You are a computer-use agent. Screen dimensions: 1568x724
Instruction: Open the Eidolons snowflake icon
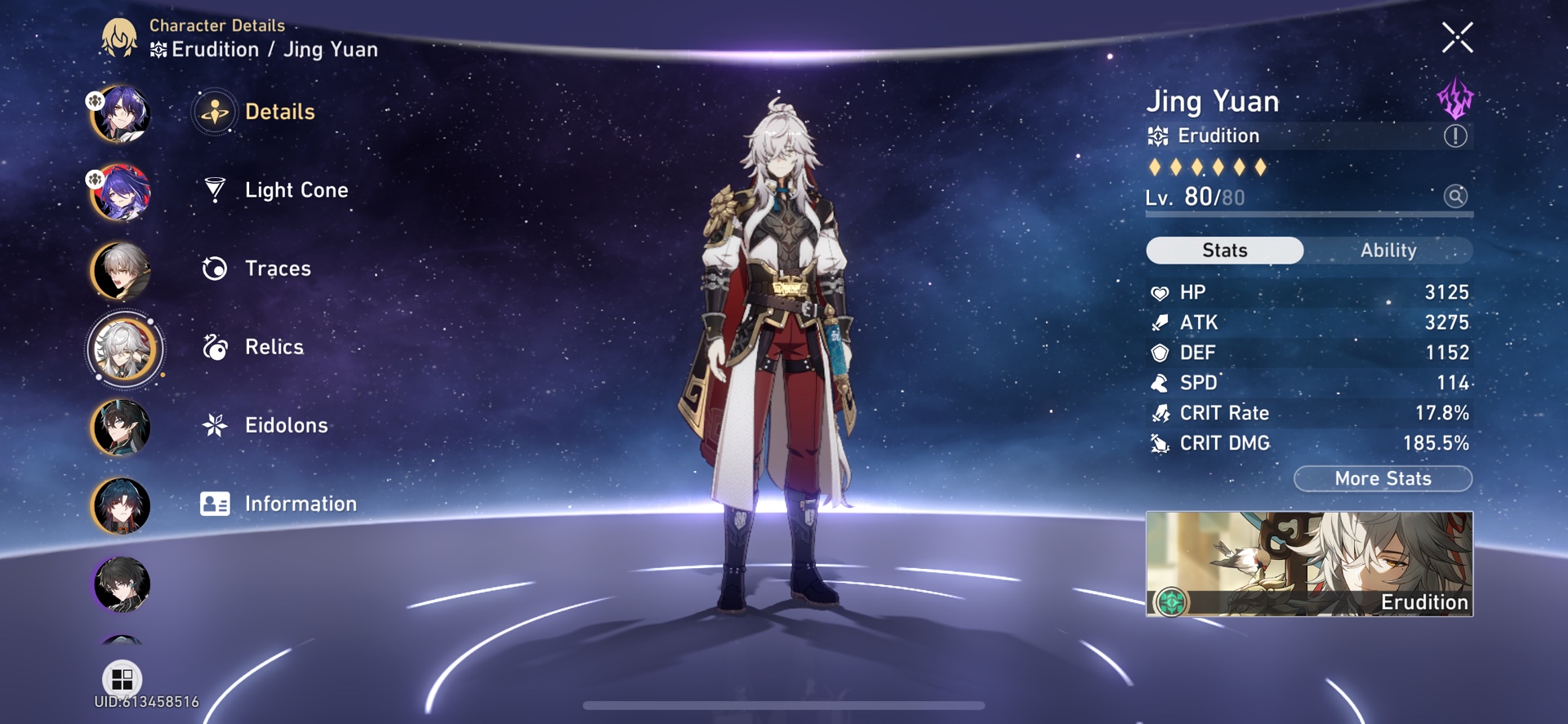(214, 425)
